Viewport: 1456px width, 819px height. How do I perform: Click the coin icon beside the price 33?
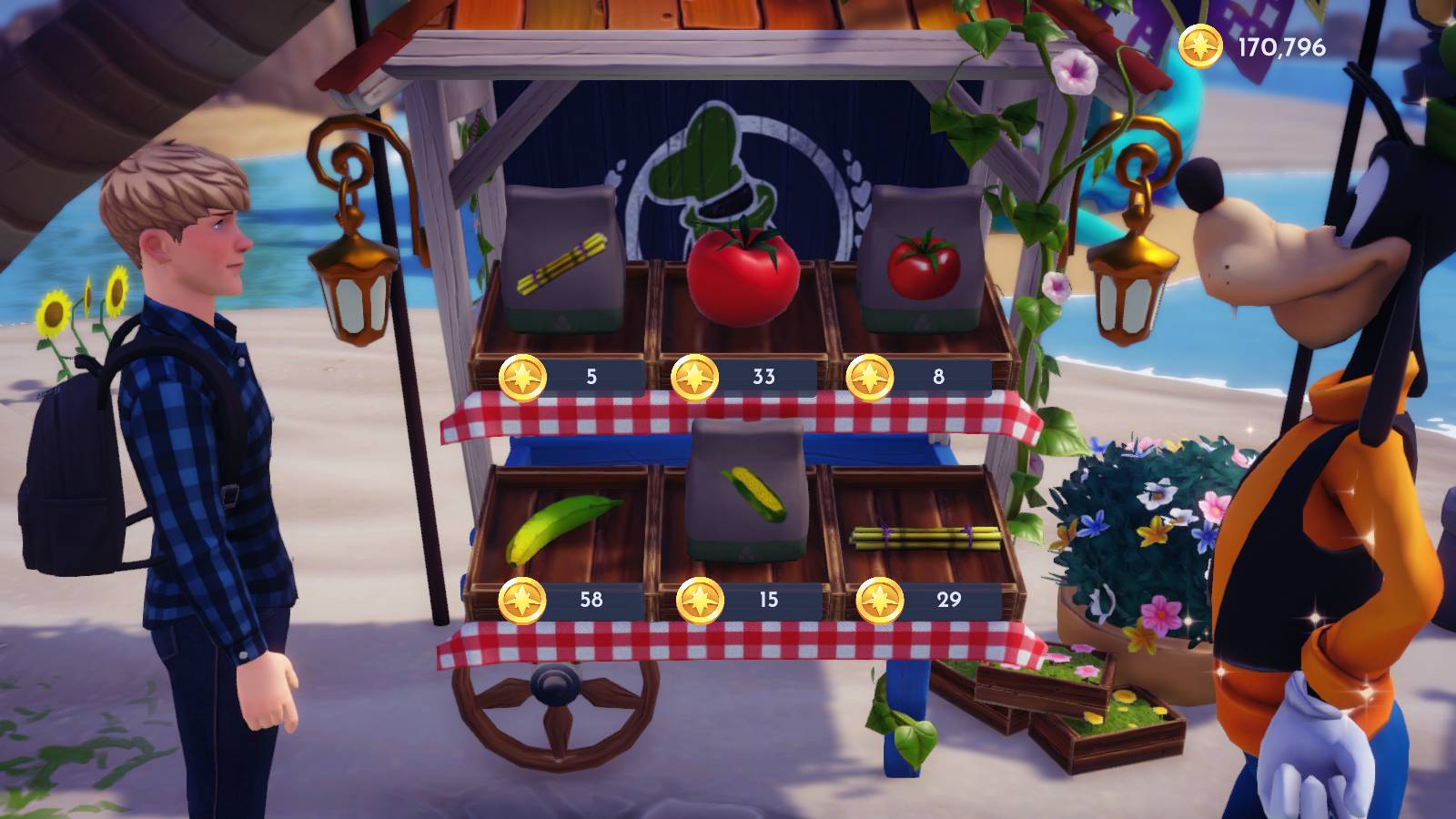(696, 373)
